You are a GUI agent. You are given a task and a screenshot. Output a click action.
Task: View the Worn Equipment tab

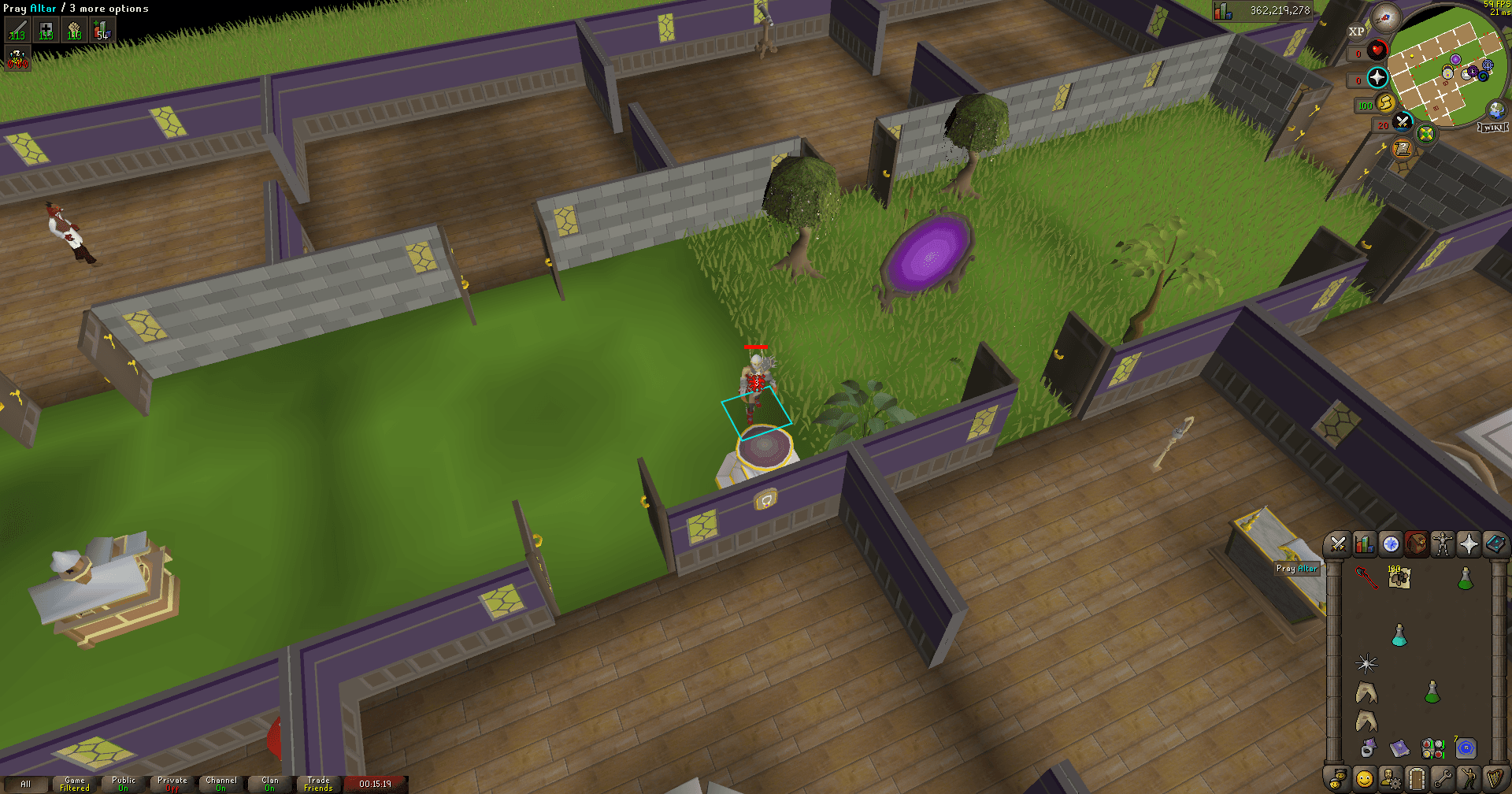pyautogui.click(x=1443, y=542)
